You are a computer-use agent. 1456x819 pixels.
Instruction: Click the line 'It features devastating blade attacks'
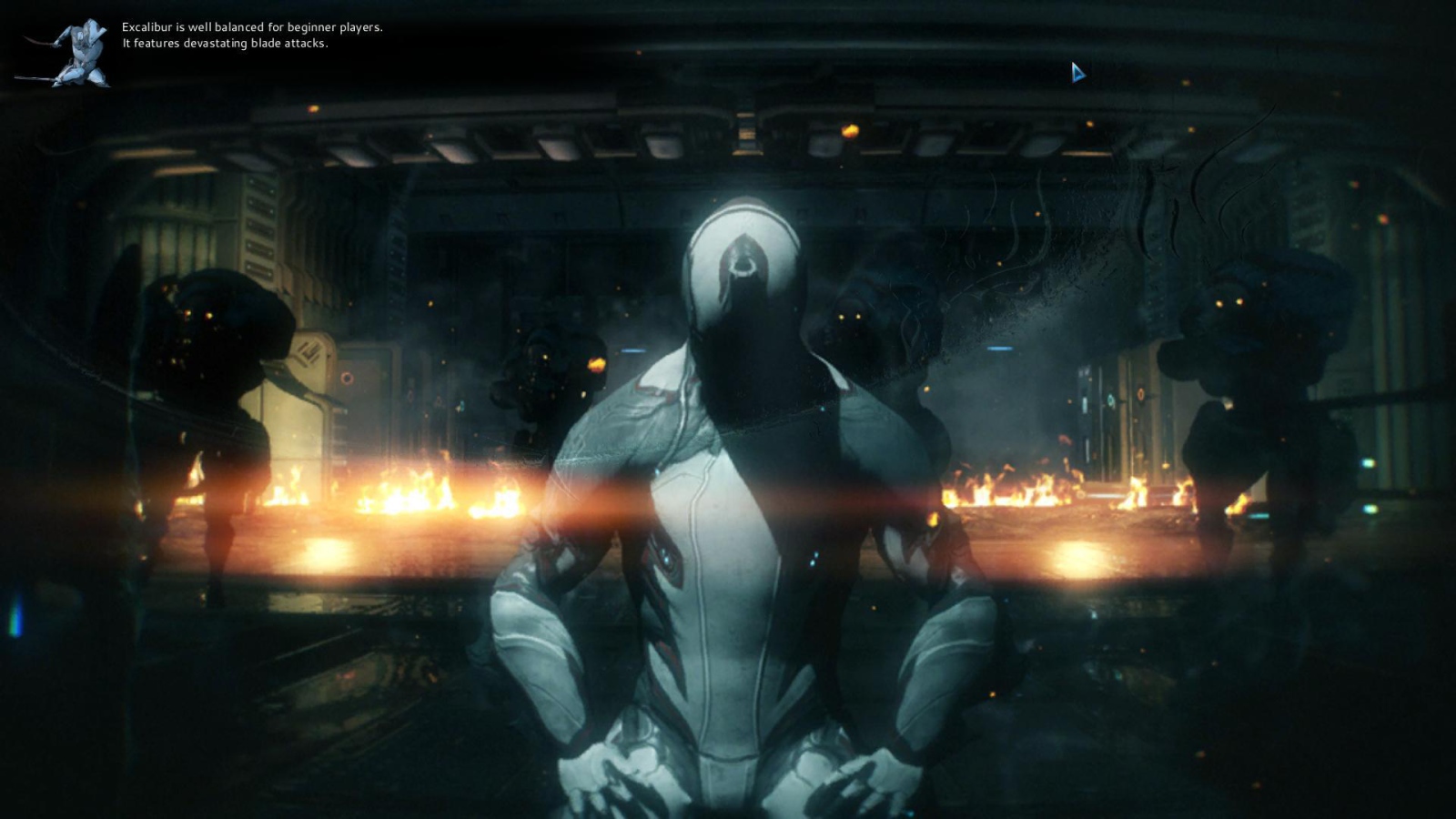(x=226, y=40)
